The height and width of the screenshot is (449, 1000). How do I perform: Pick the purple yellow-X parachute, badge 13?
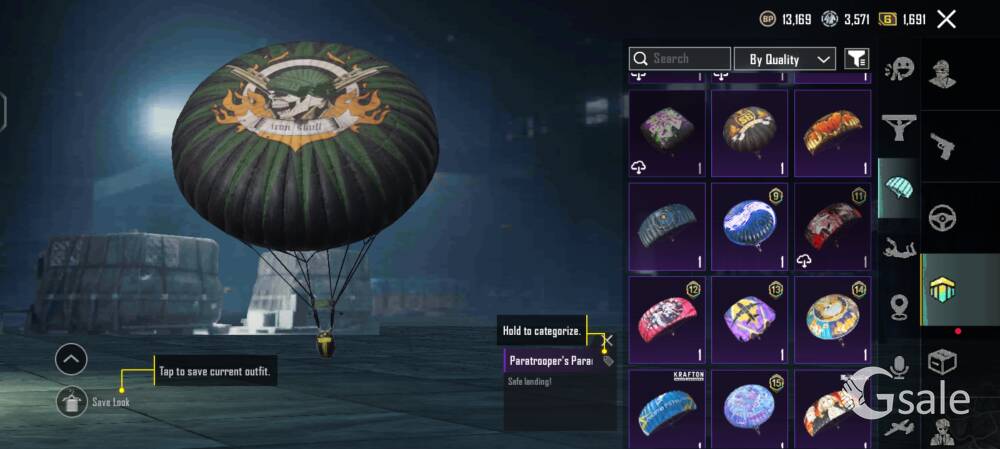point(750,320)
